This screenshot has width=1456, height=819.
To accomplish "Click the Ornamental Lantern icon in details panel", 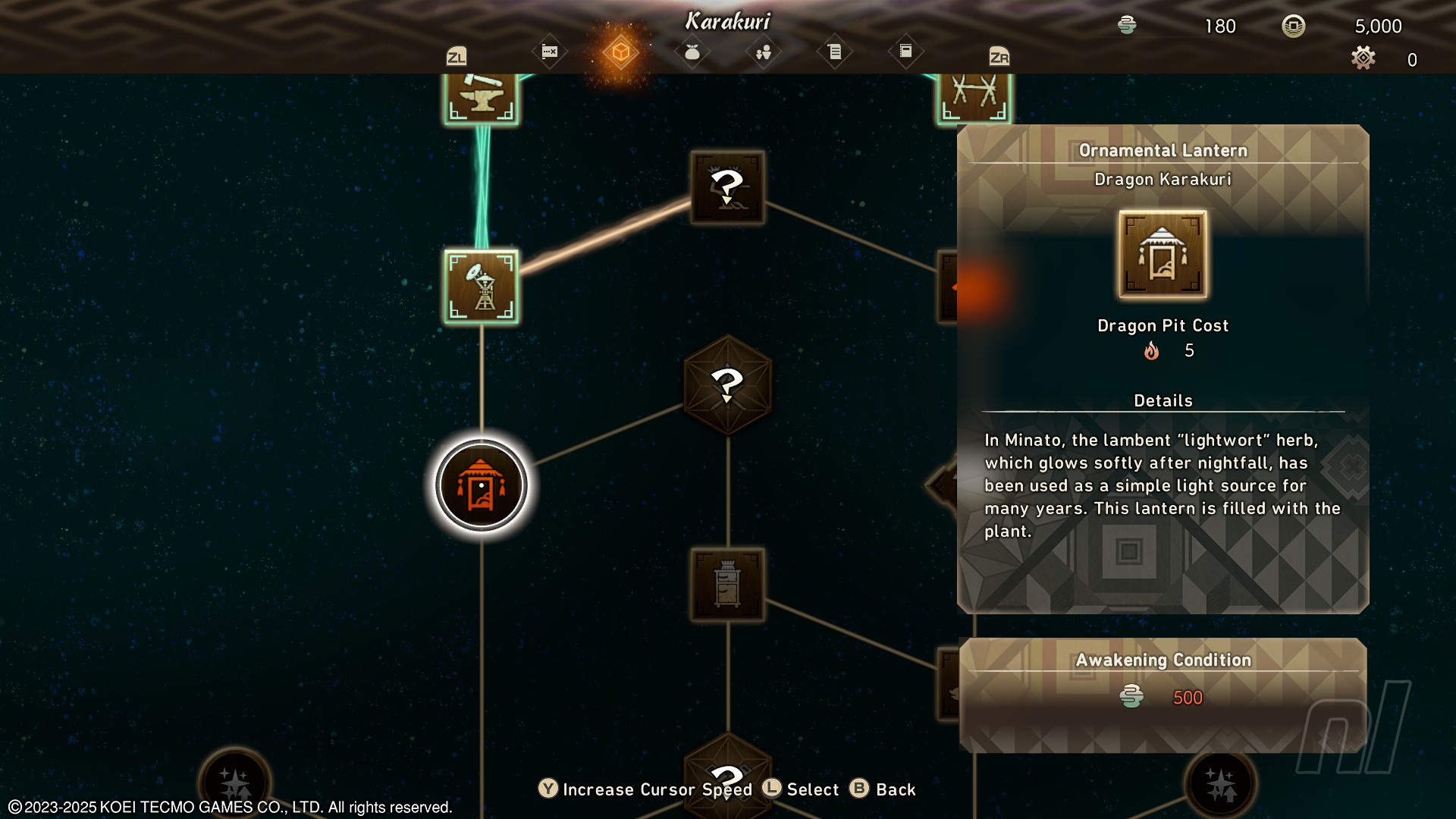I will coord(1163,255).
